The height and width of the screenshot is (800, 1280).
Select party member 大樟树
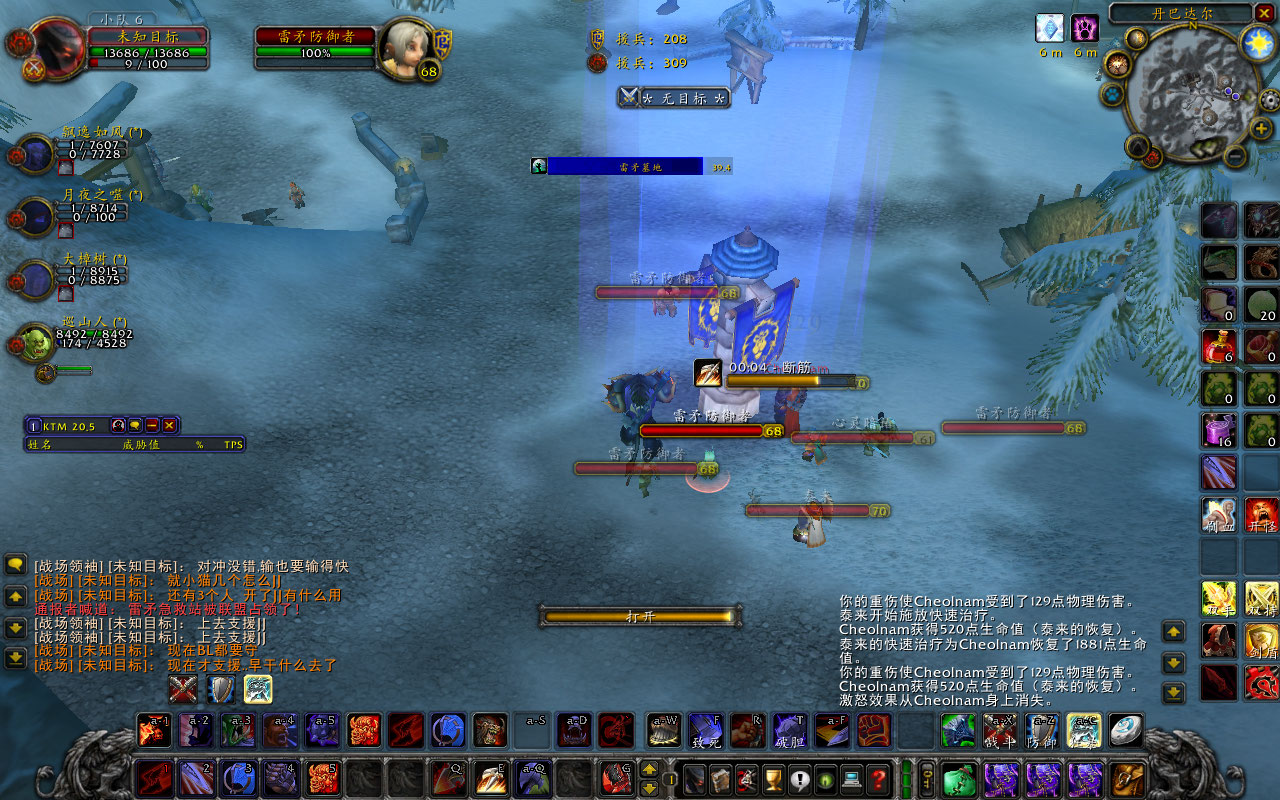click(35, 279)
